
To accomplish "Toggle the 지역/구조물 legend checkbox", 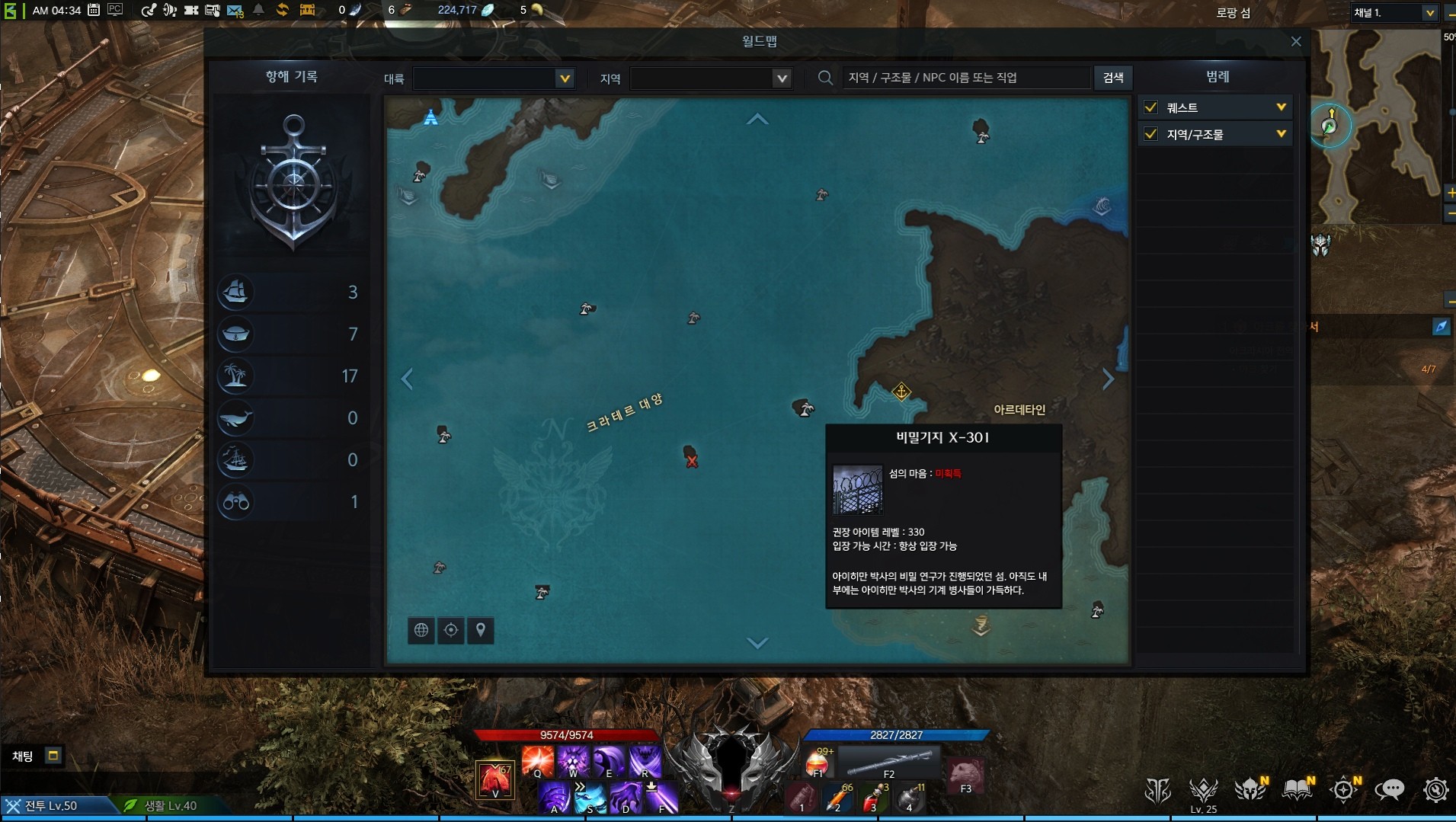I will click(x=1151, y=134).
